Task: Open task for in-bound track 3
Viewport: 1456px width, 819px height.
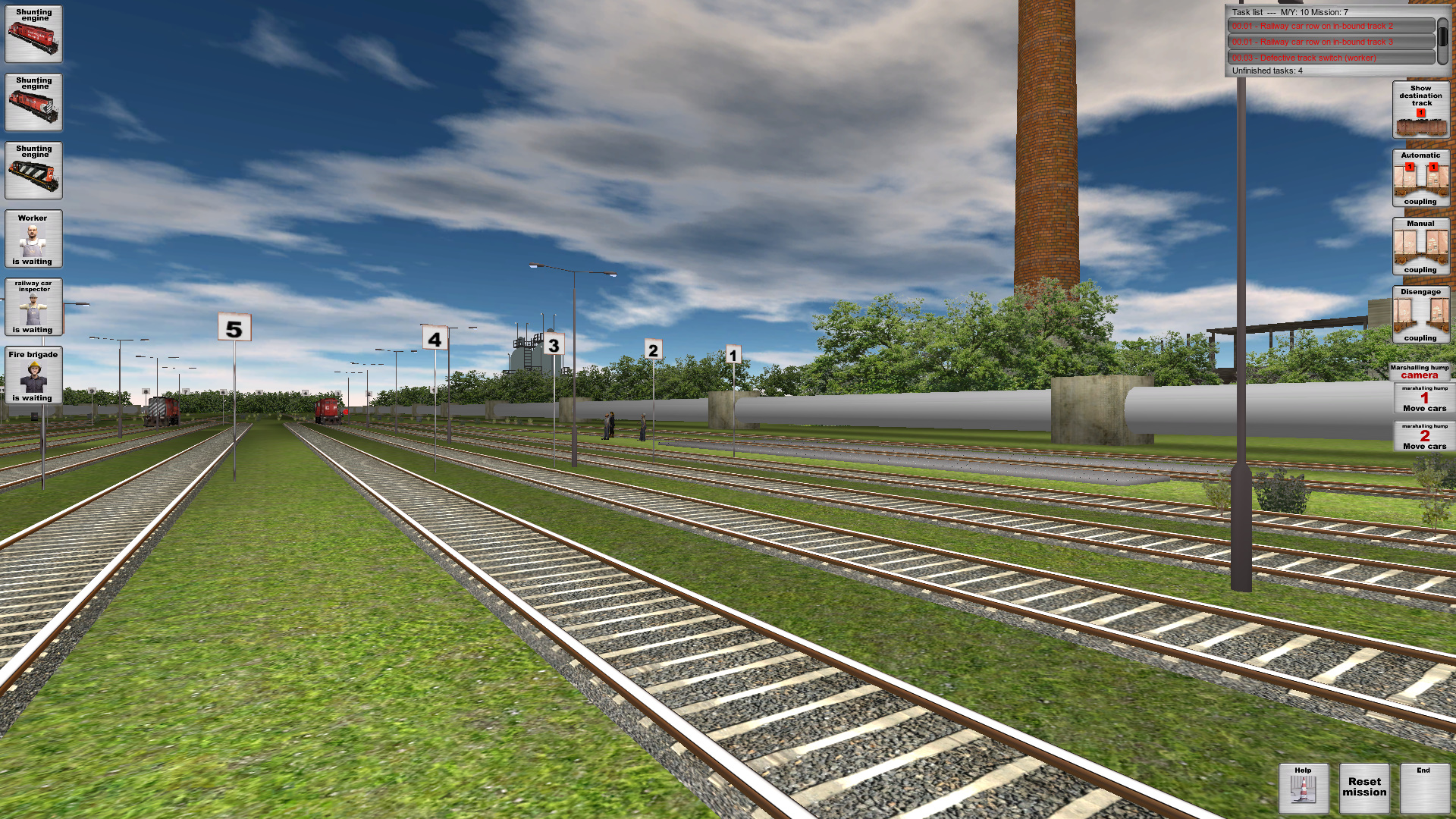Action: (x=1331, y=41)
